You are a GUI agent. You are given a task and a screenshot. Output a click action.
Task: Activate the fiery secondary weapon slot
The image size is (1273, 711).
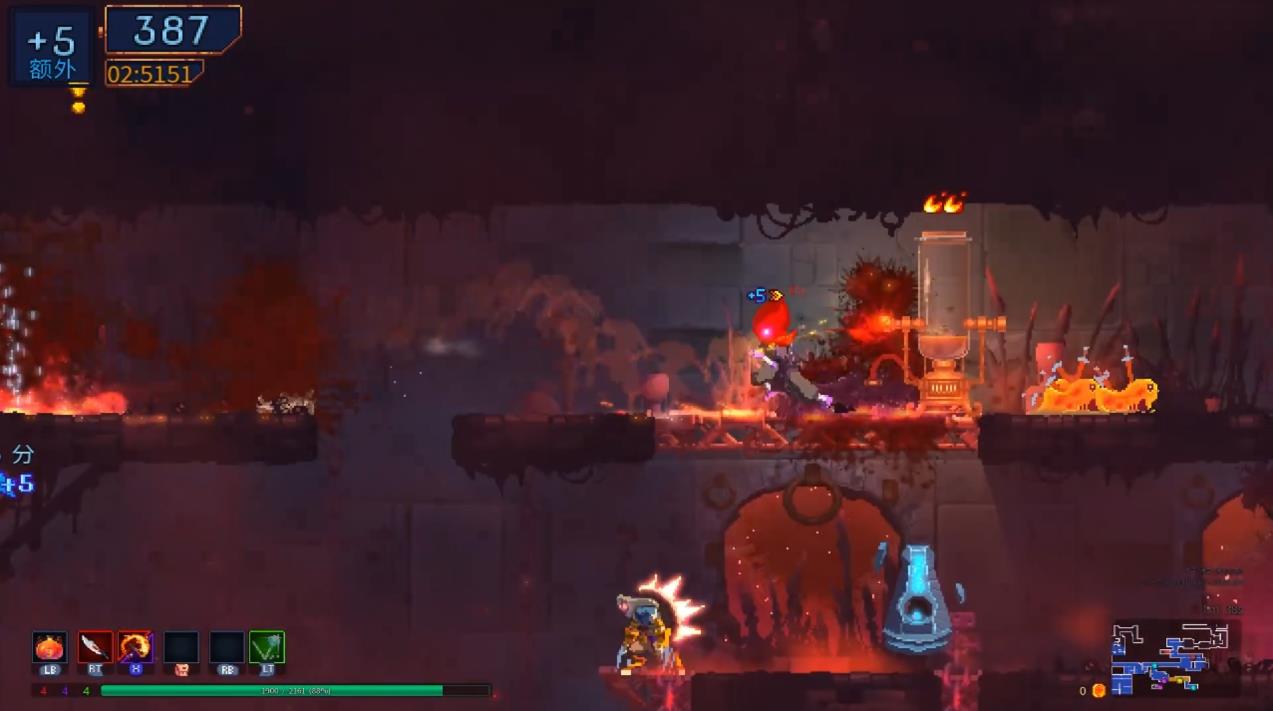coord(136,647)
